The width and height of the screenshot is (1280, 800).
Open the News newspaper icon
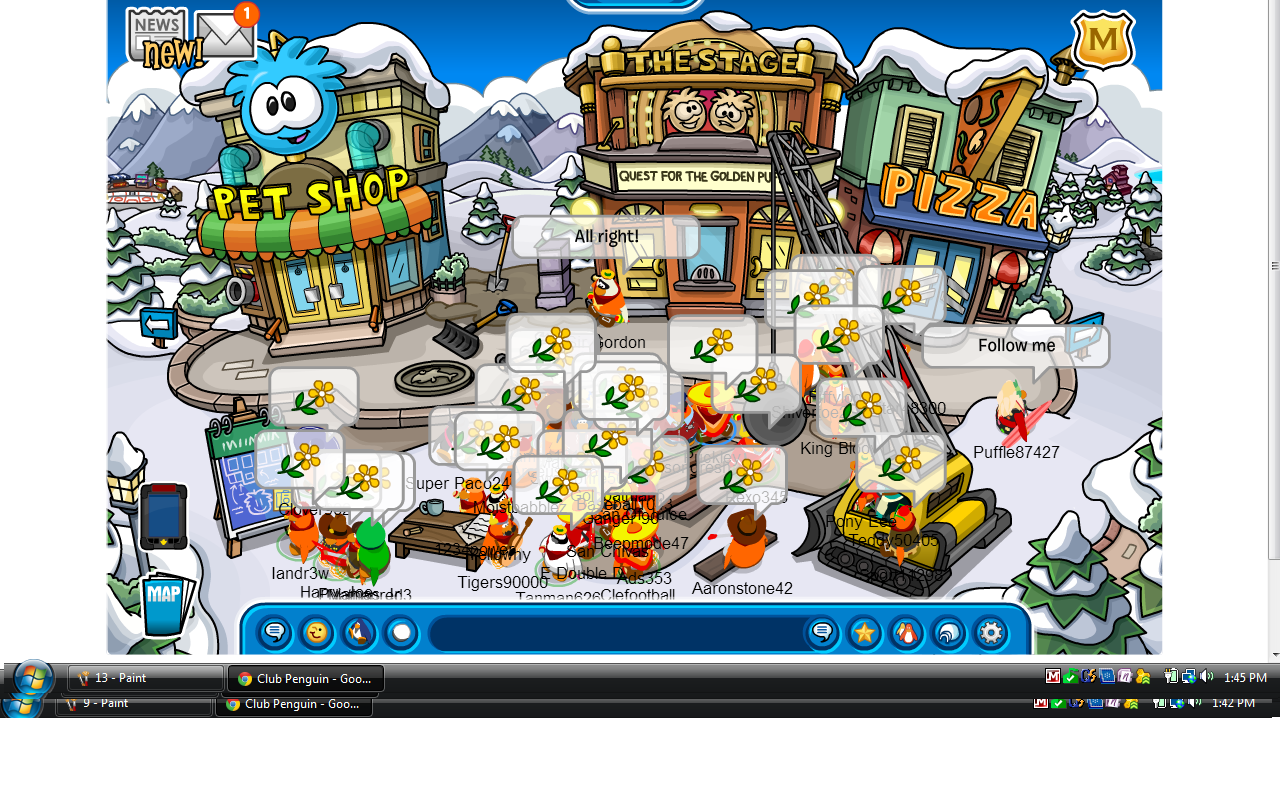click(156, 32)
